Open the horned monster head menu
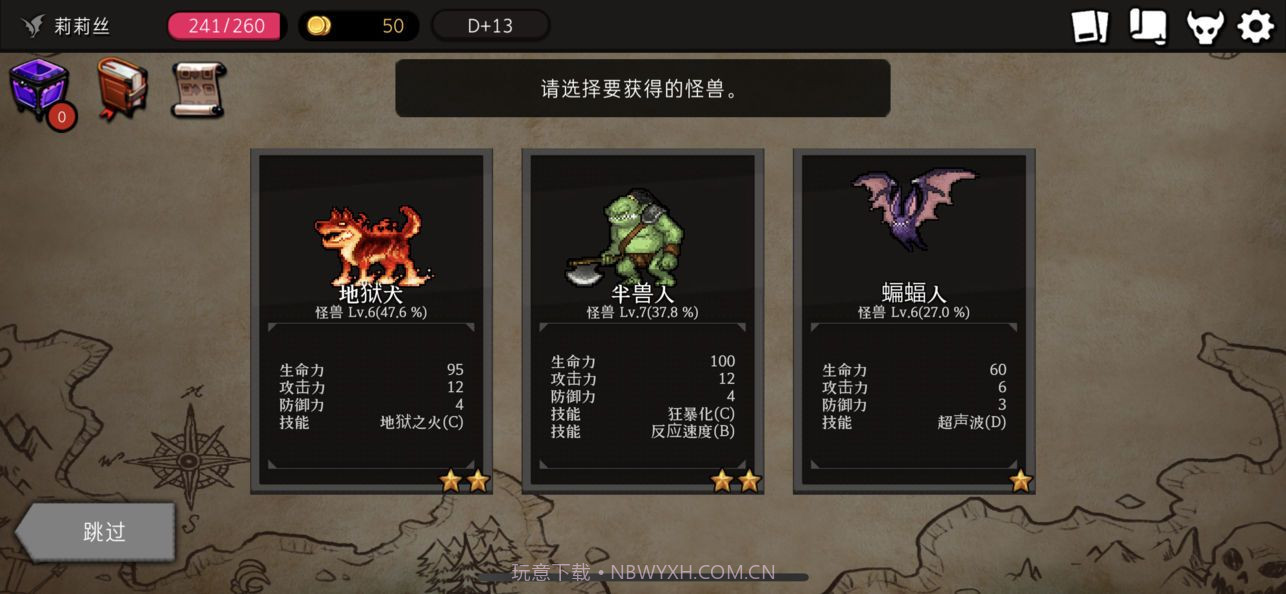1286x594 pixels. click(x=1205, y=26)
